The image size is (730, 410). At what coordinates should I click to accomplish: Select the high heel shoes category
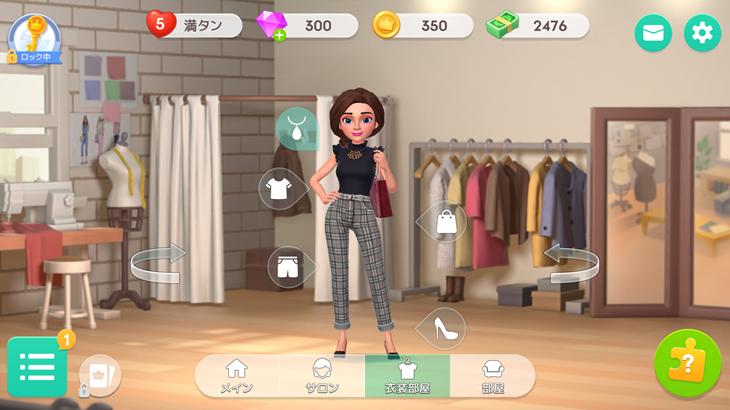coord(445,326)
